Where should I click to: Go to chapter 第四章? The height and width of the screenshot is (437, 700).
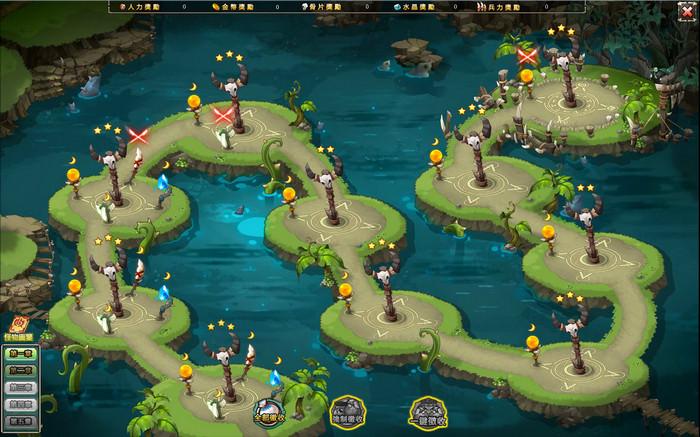click(21, 404)
